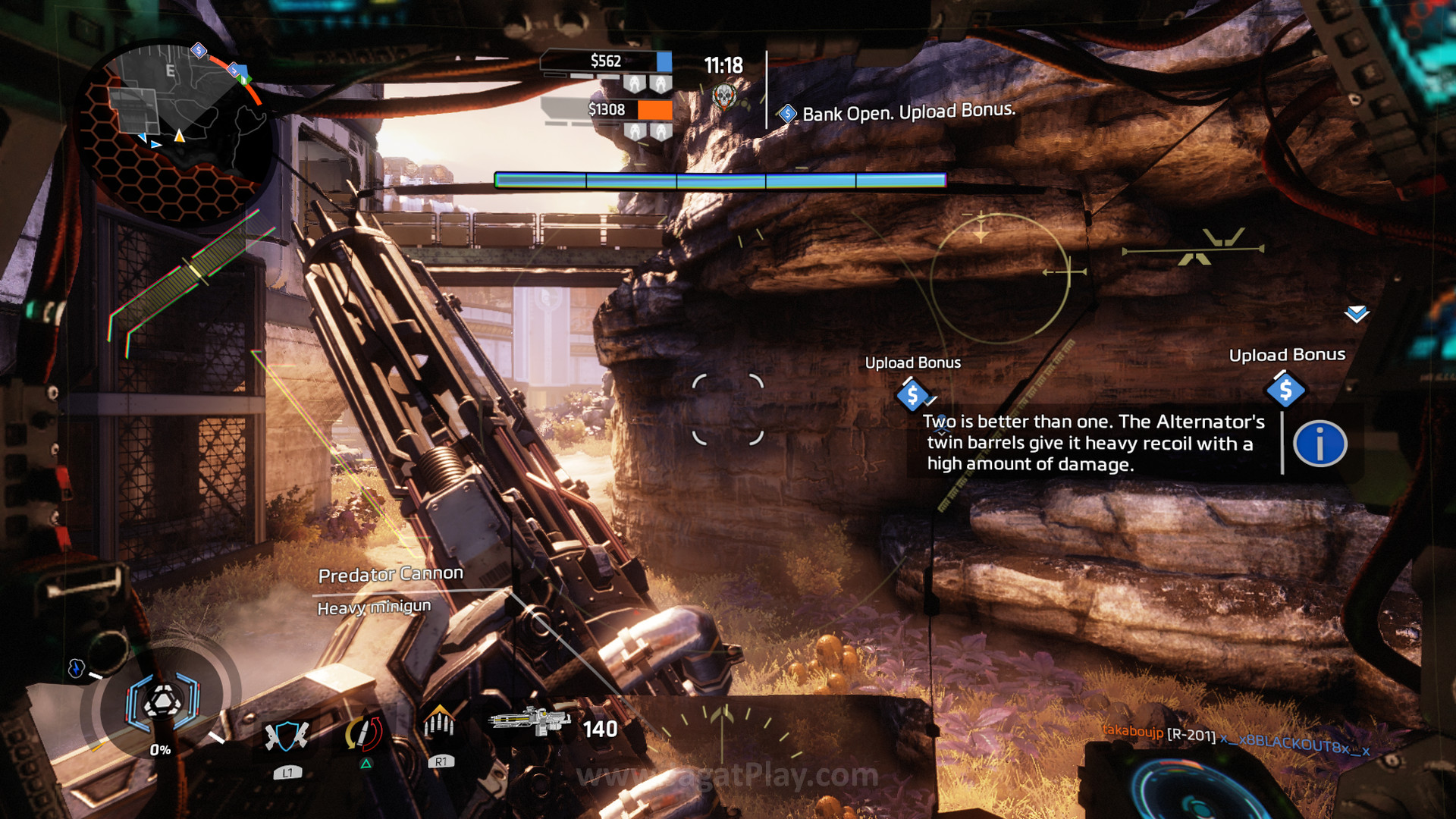Select the Upload Bonus marker above the info icon
1456x819 pixels.
(1285, 391)
